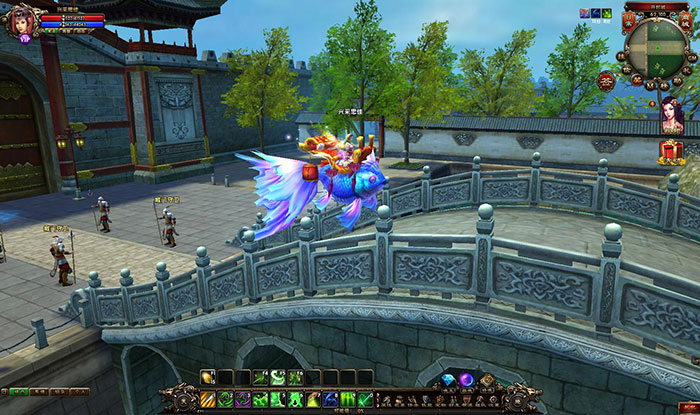Screen dimensions: 700x415
Task: Open the blue diamond shop icon
Action: (446, 379)
